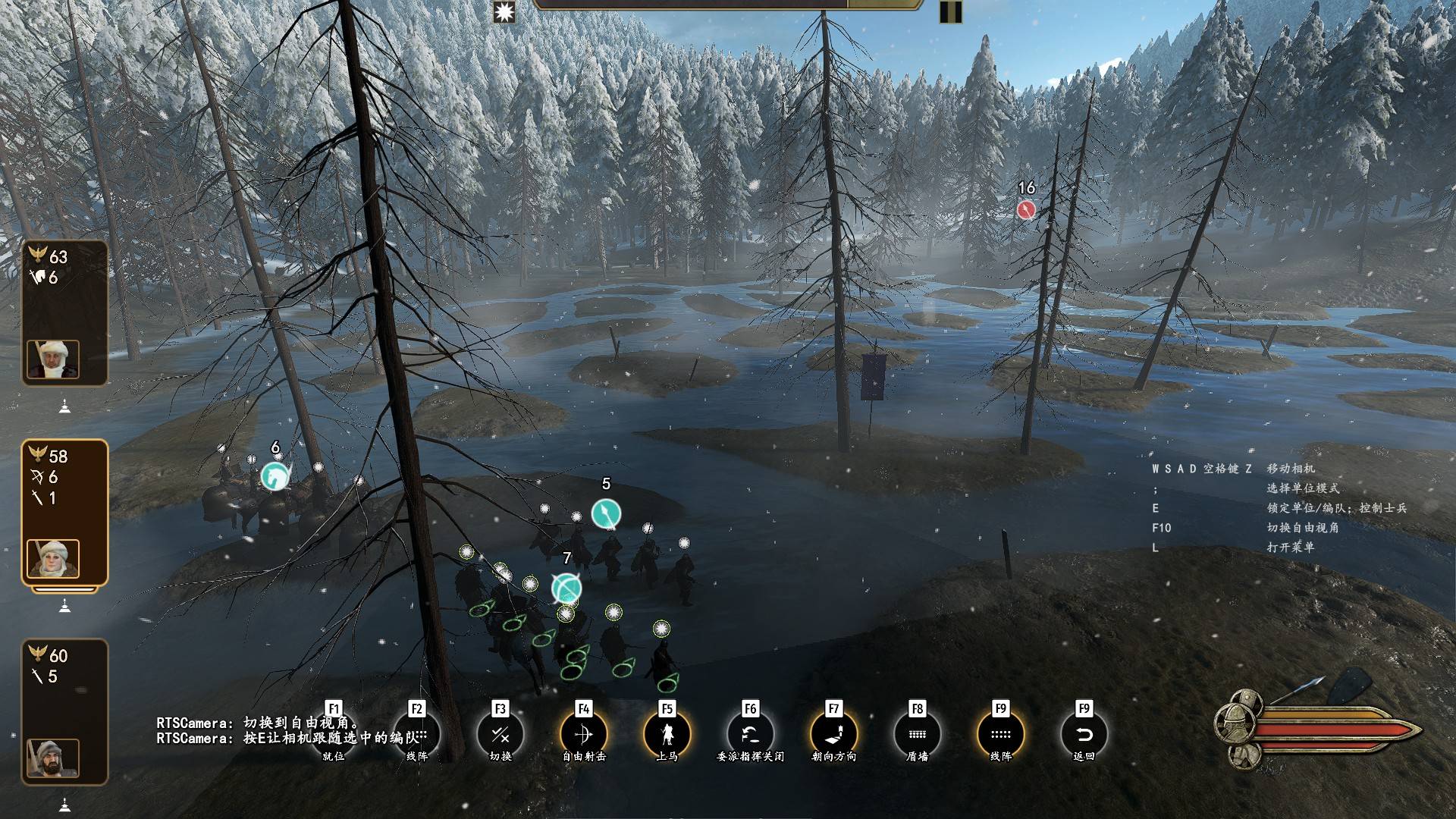Click the 切换 order button

500,734
